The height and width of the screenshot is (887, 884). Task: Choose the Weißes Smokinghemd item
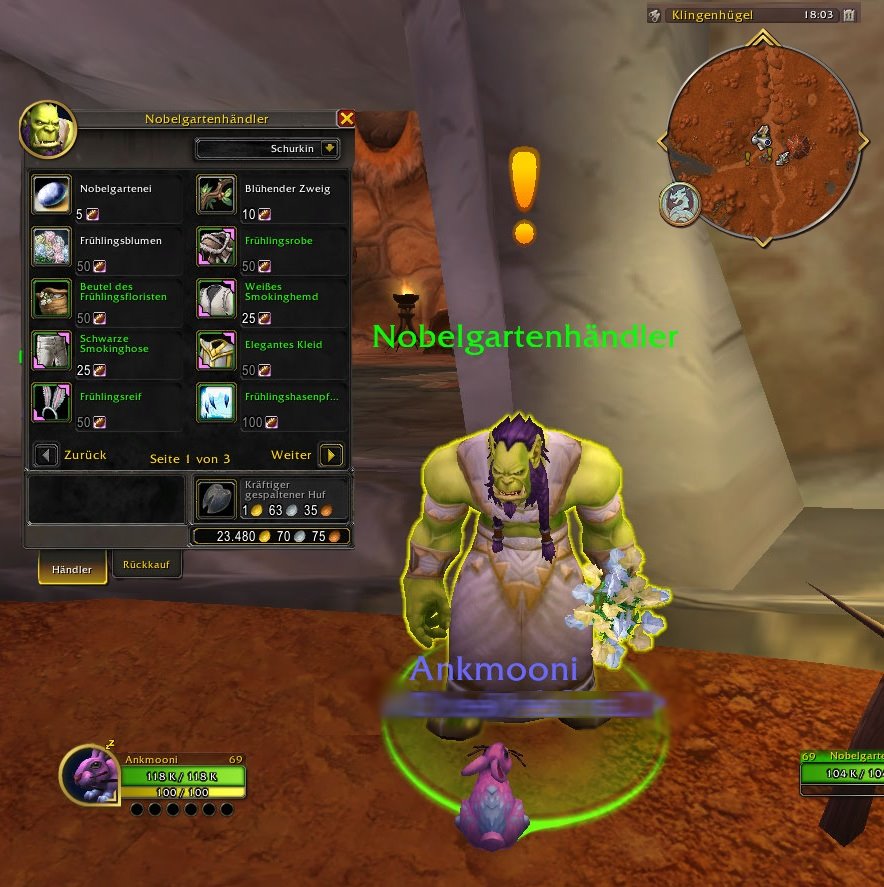coord(215,298)
